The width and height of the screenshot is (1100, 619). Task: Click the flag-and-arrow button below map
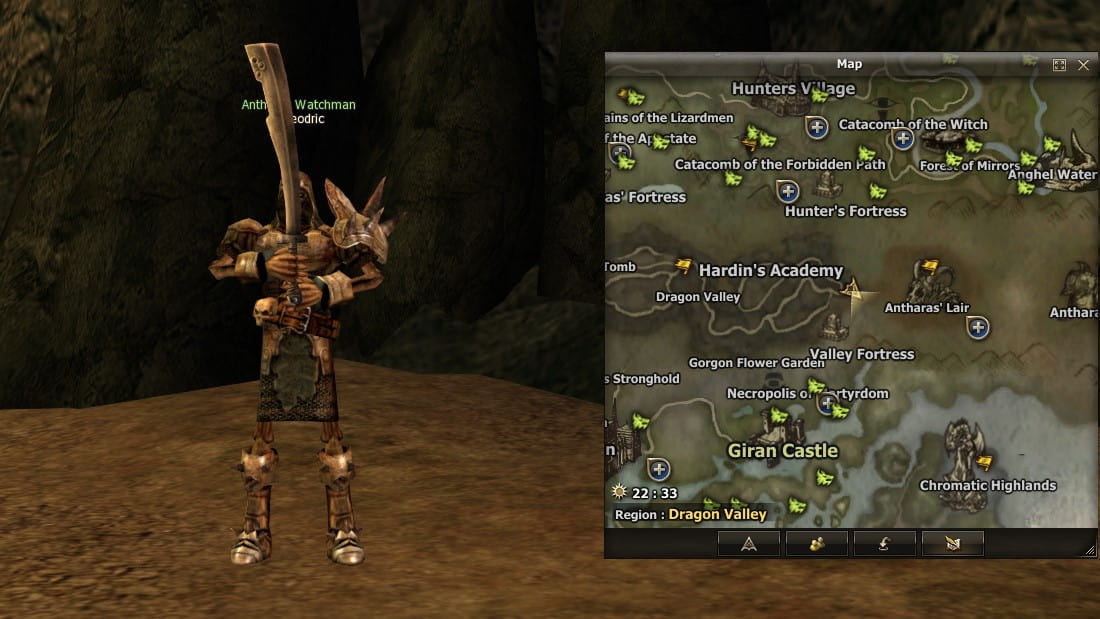point(953,543)
